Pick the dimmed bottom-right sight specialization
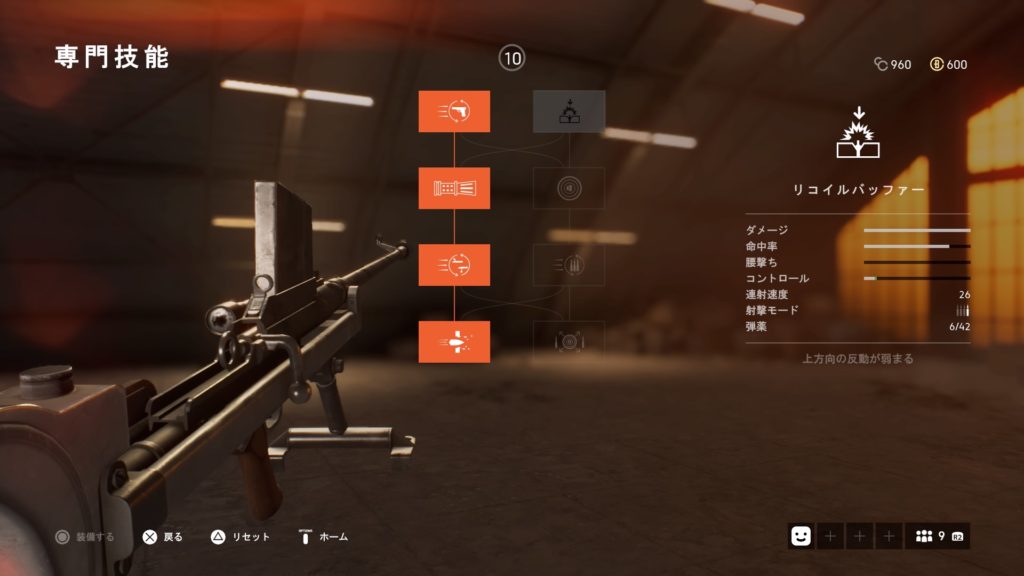The width and height of the screenshot is (1024, 576). click(x=569, y=342)
